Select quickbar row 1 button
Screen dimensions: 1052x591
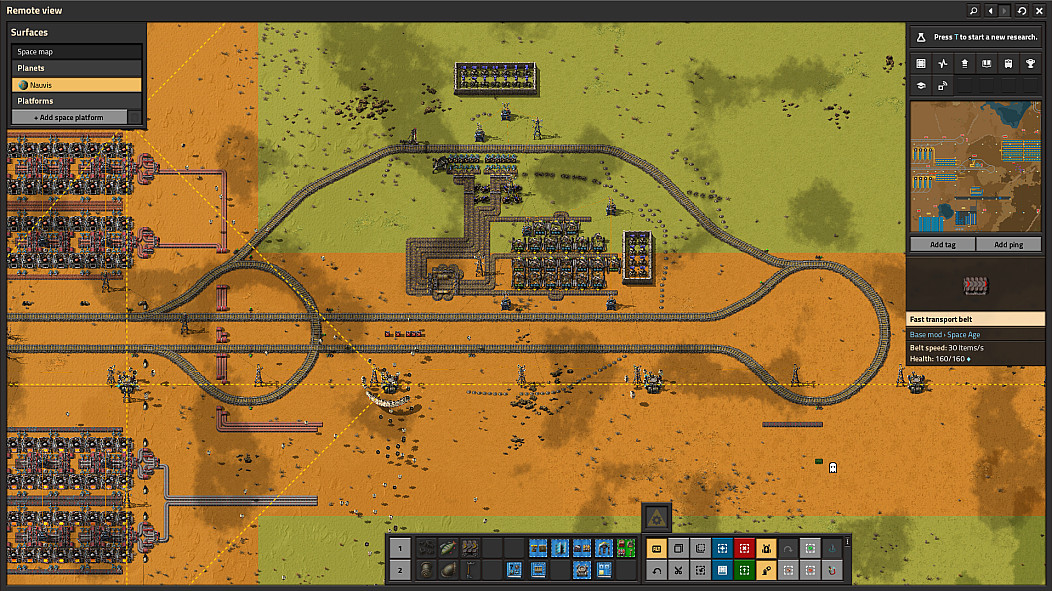click(398, 548)
